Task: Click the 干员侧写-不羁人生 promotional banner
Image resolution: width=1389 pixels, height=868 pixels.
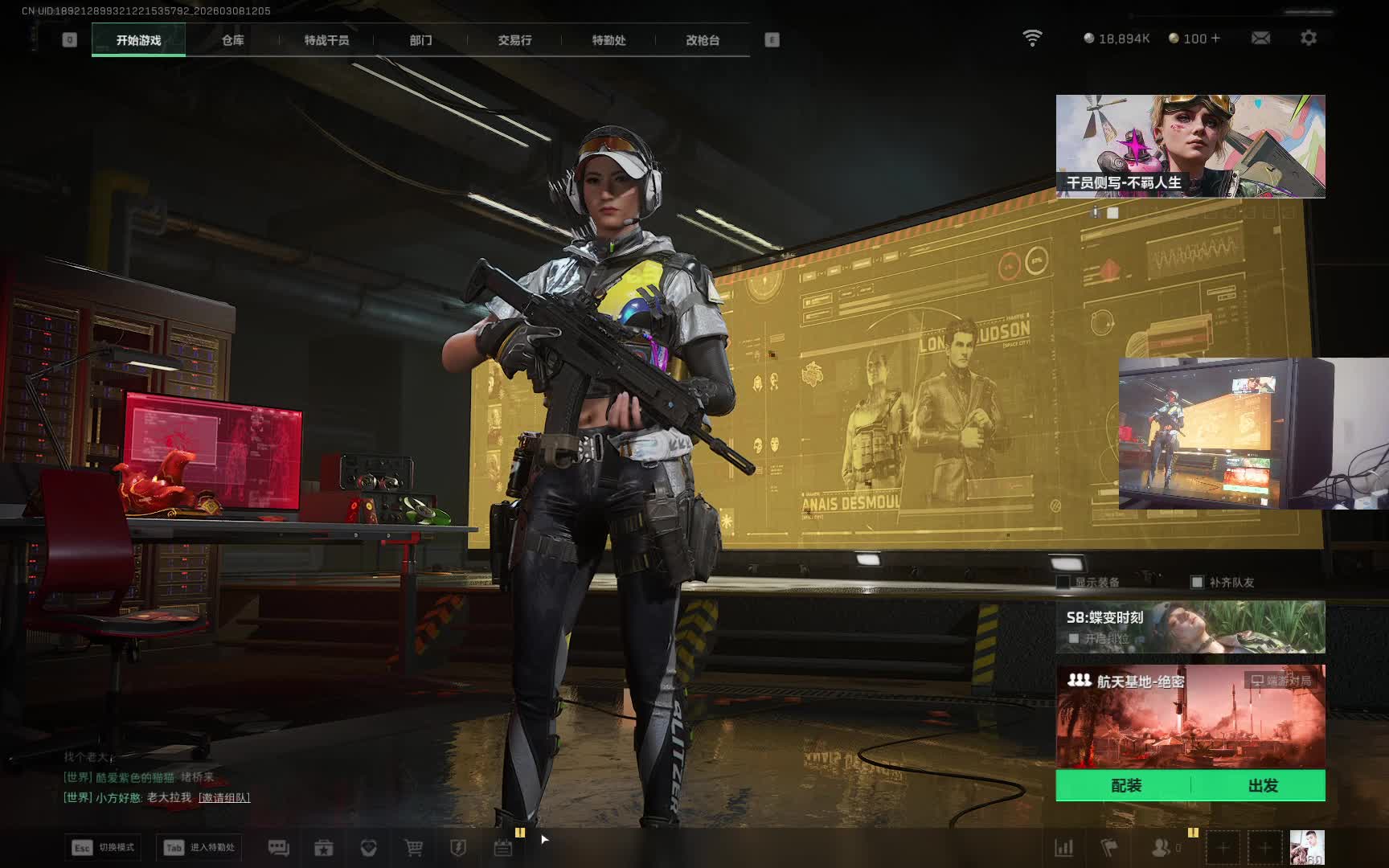Action: (x=1190, y=146)
